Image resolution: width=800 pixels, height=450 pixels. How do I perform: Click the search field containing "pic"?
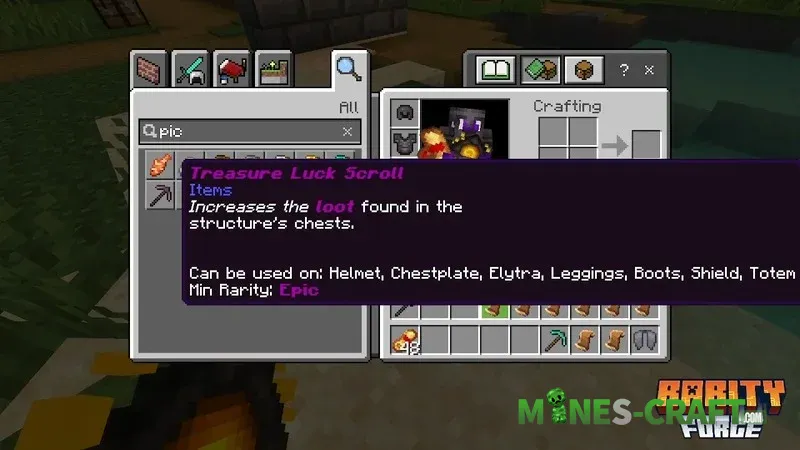(240, 131)
